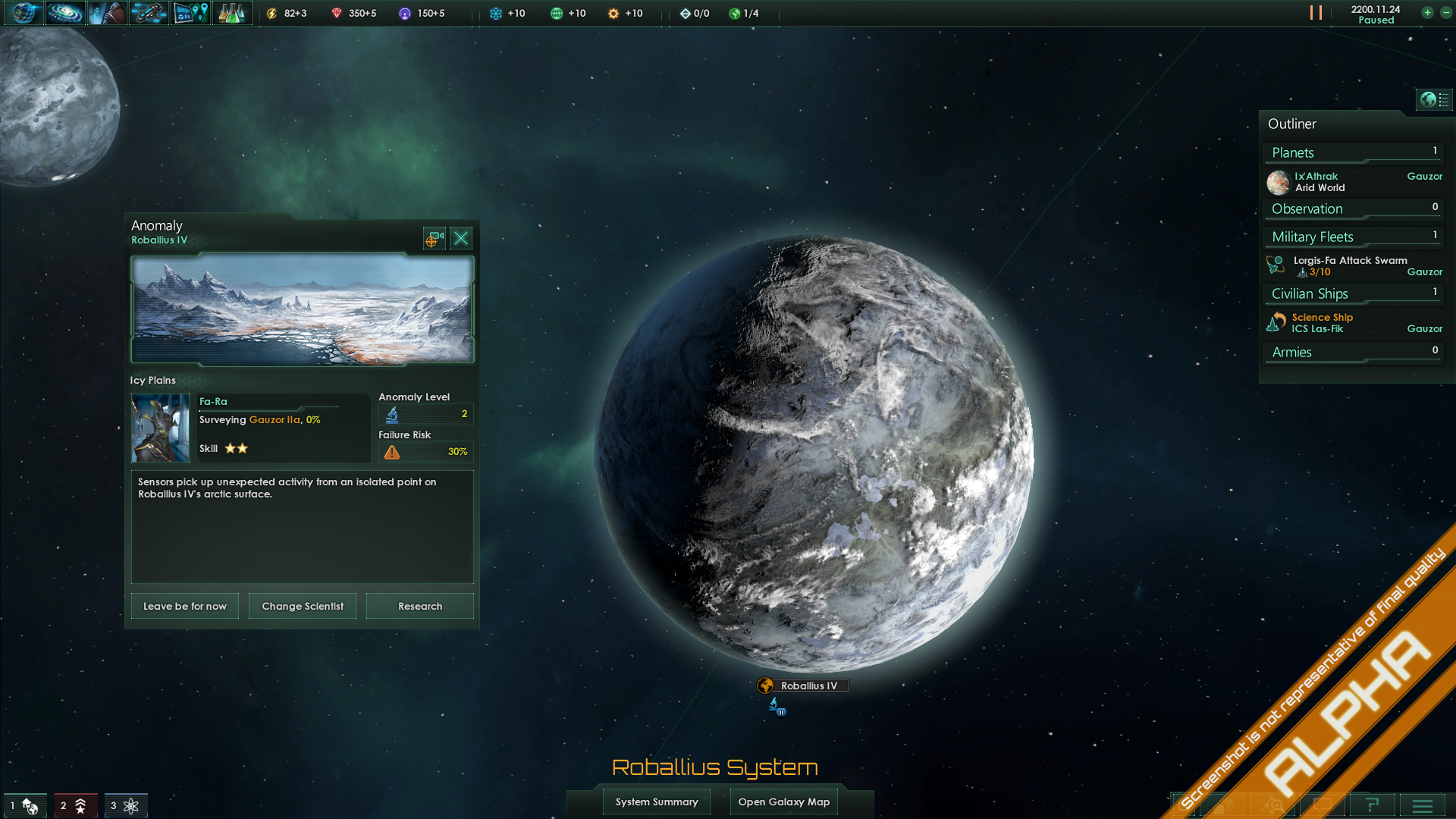
Task: Open the main menu hamburger button
Action: coord(1422,805)
